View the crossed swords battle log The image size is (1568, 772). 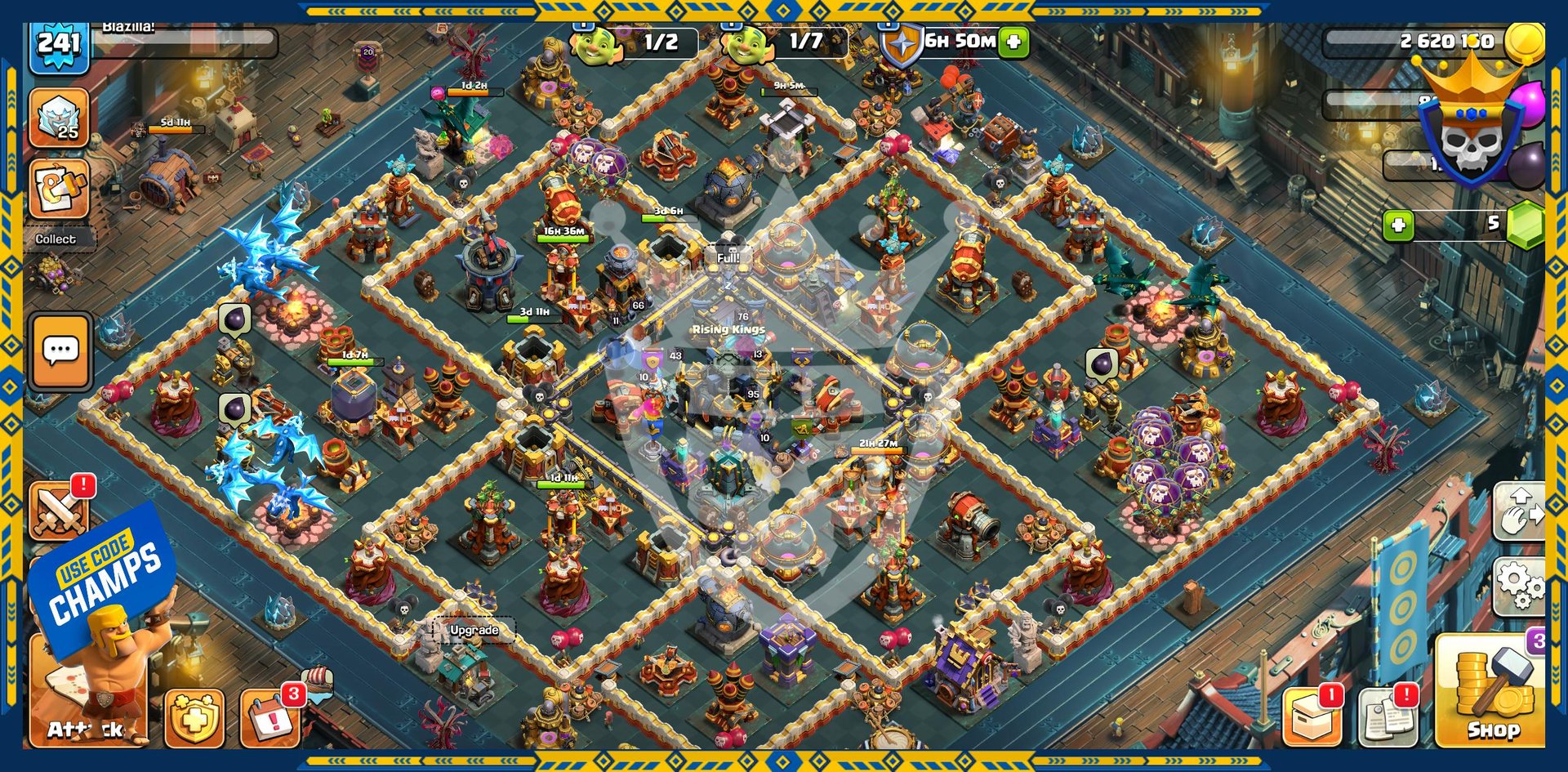tap(59, 510)
